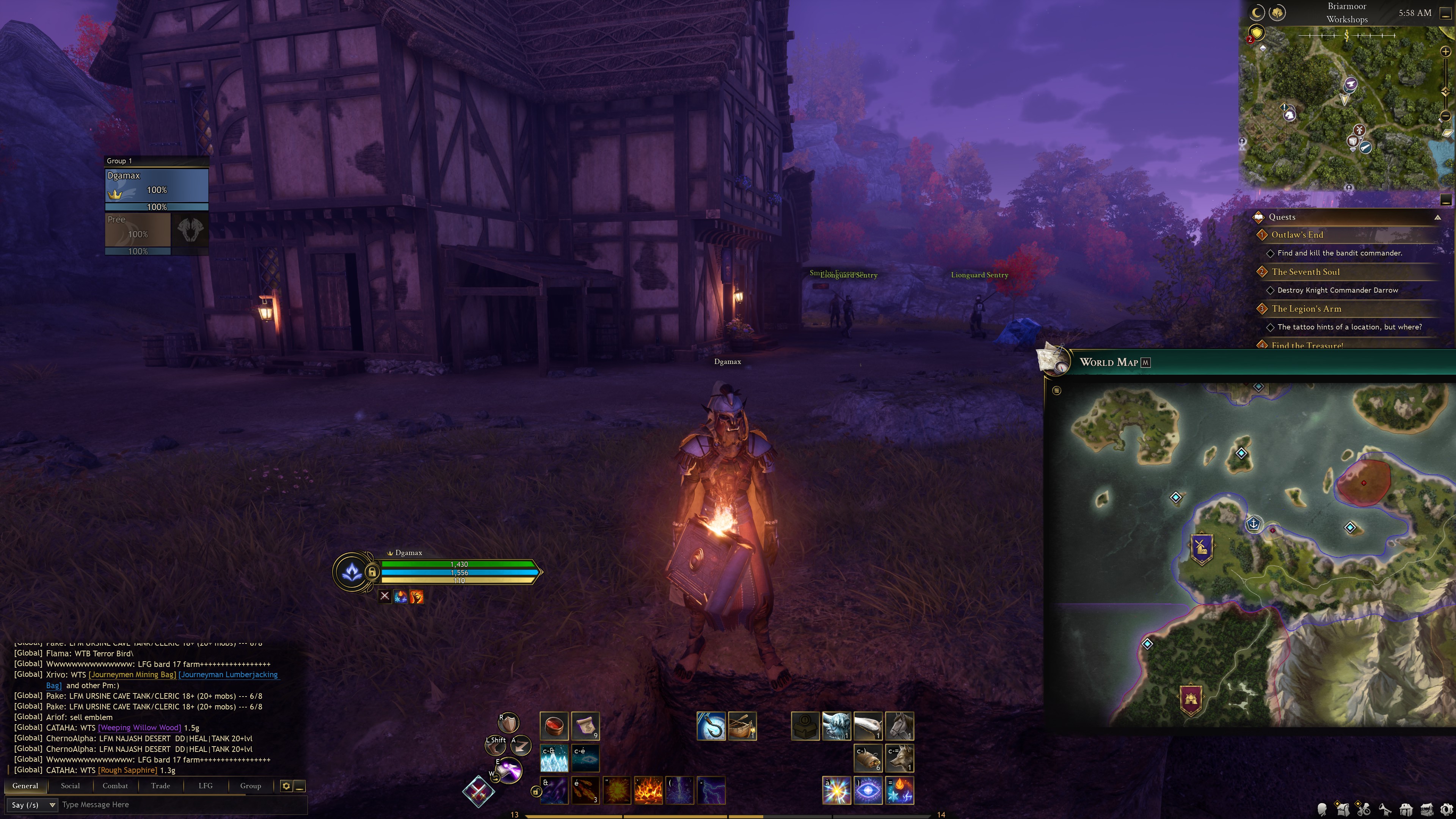Summon the horse mount
This screenshot has height=819, width=1456.
coord(899,726)
